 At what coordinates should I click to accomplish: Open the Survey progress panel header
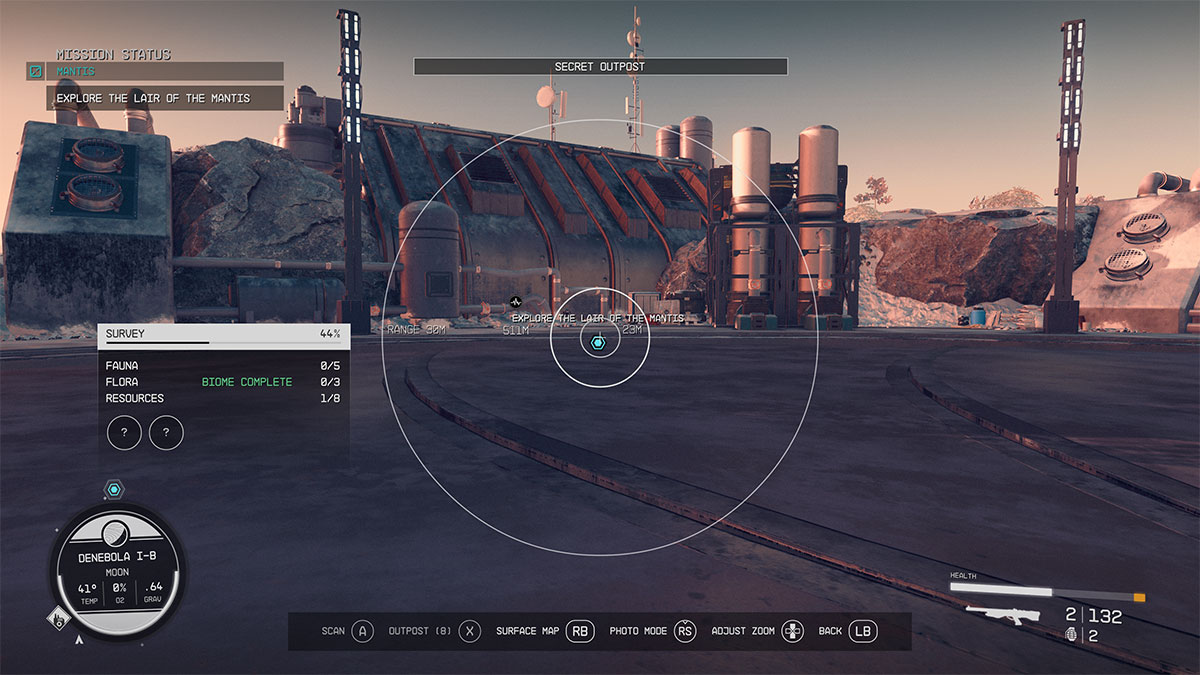223,334
